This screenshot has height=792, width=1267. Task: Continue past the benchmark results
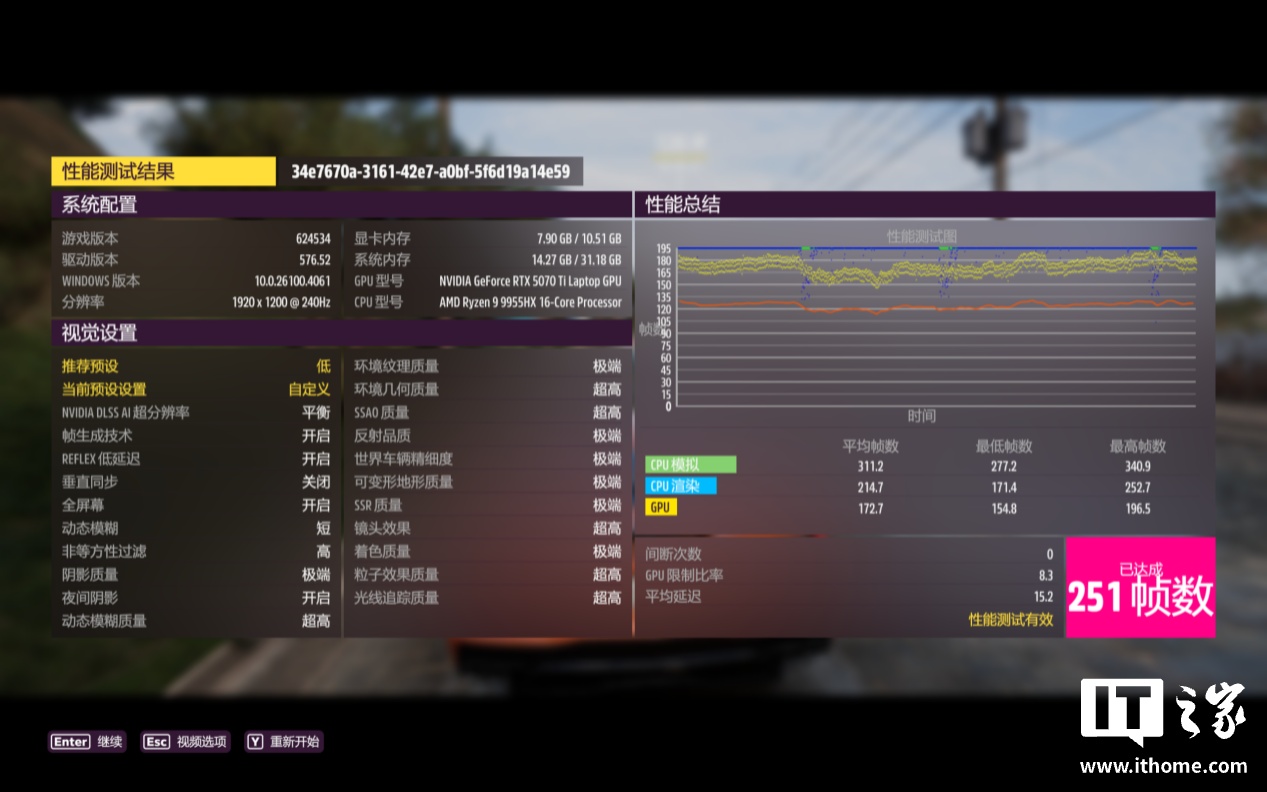click(x=87, y=742)
